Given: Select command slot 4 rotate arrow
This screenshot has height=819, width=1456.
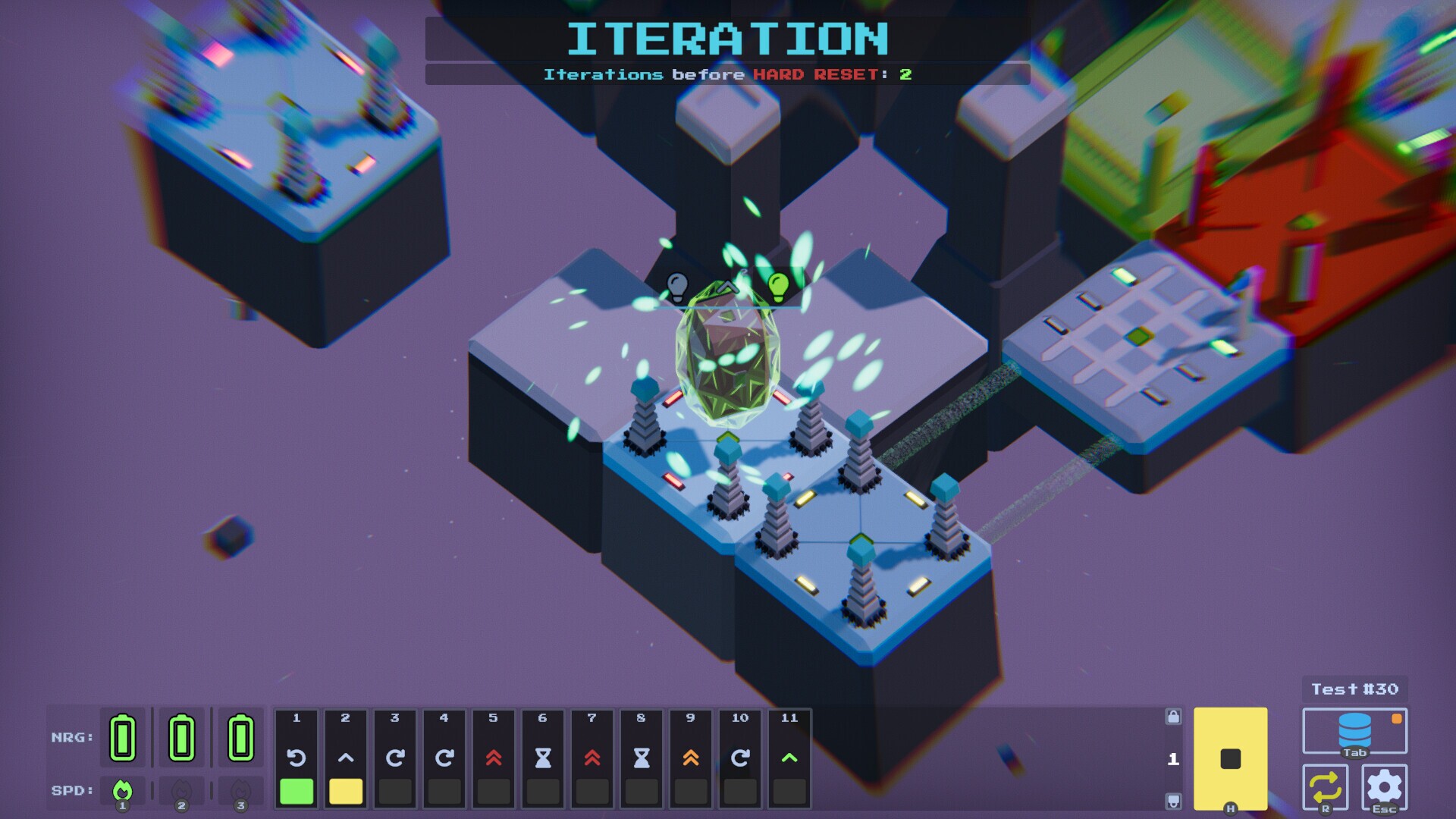Looking at the screenshot, I should pyautogui.click(x=444, y=758).
